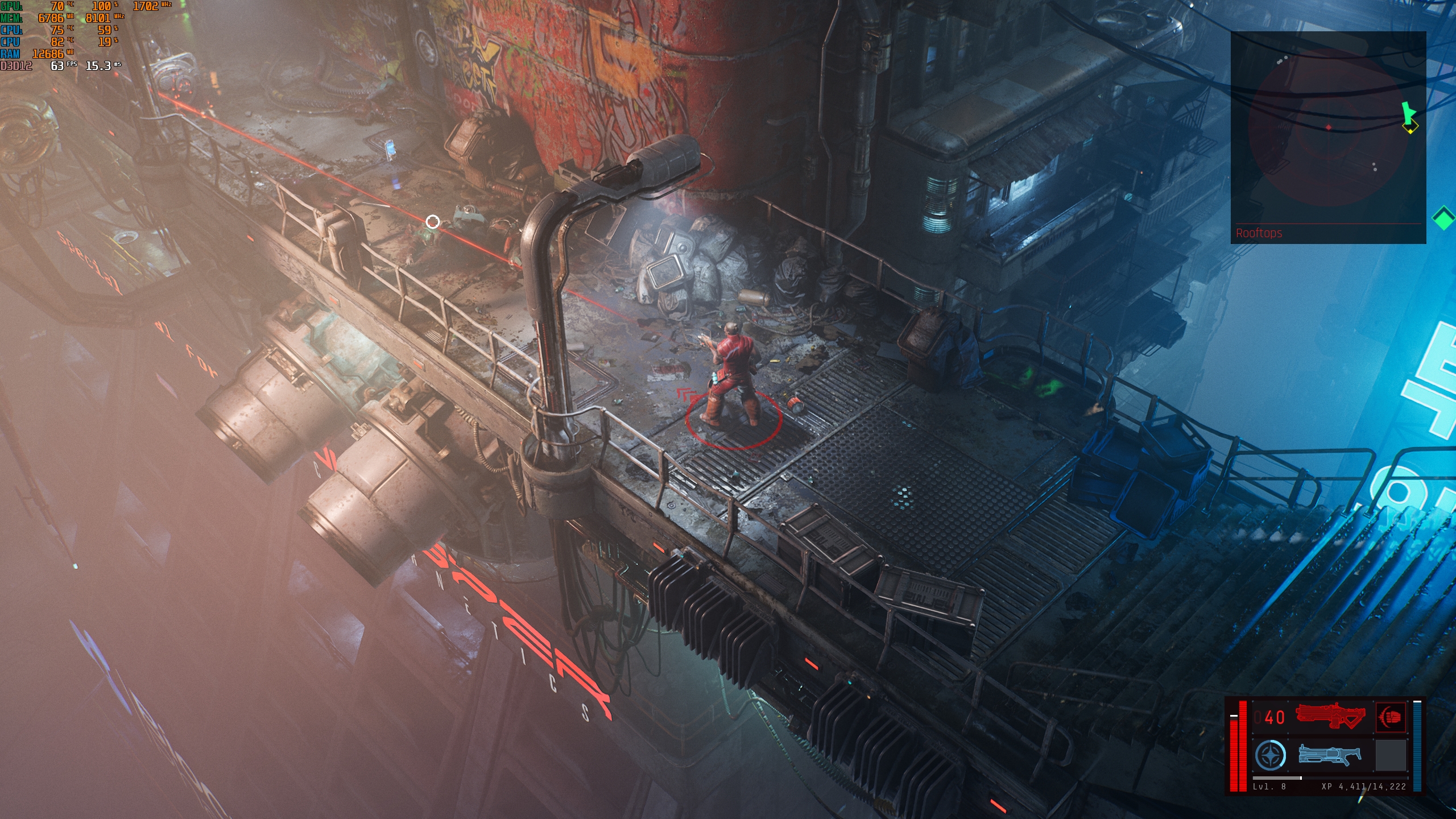Click the yellow diamond marker on the minimap
Viewport: 1456px width, 819px height.
point(1410,128)
